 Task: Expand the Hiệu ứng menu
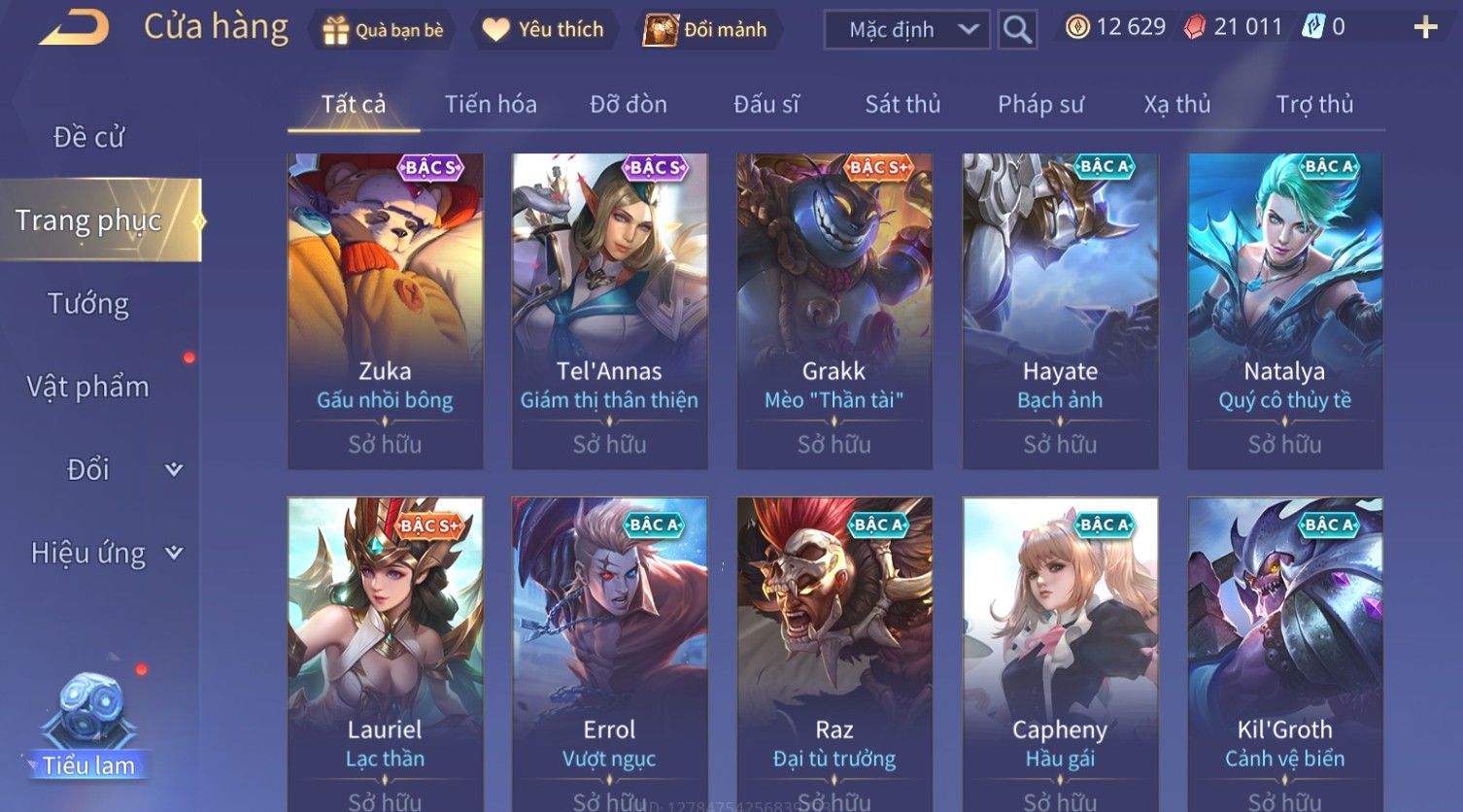coord(105,553)
